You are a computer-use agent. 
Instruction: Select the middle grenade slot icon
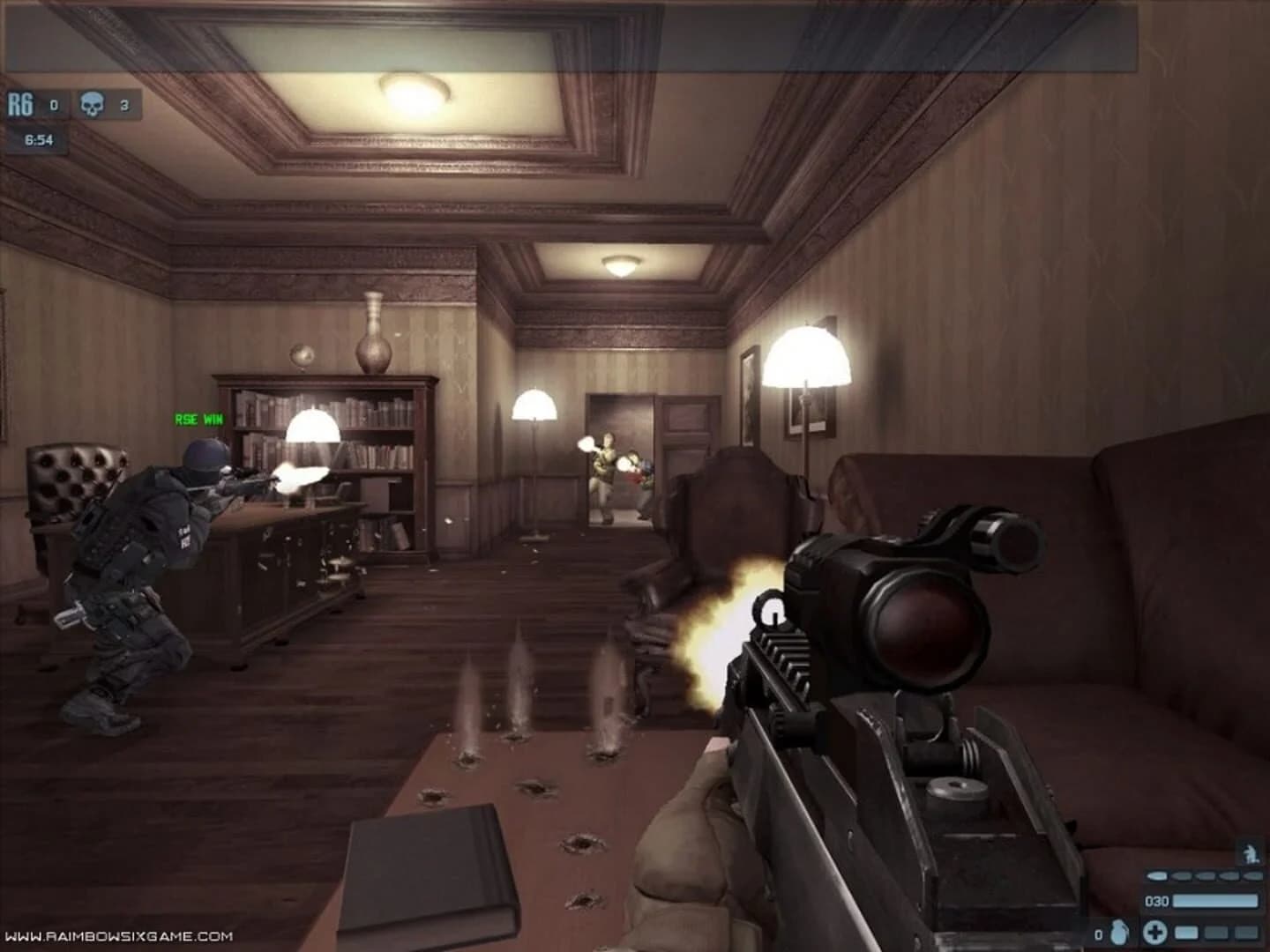(1215, 934)
